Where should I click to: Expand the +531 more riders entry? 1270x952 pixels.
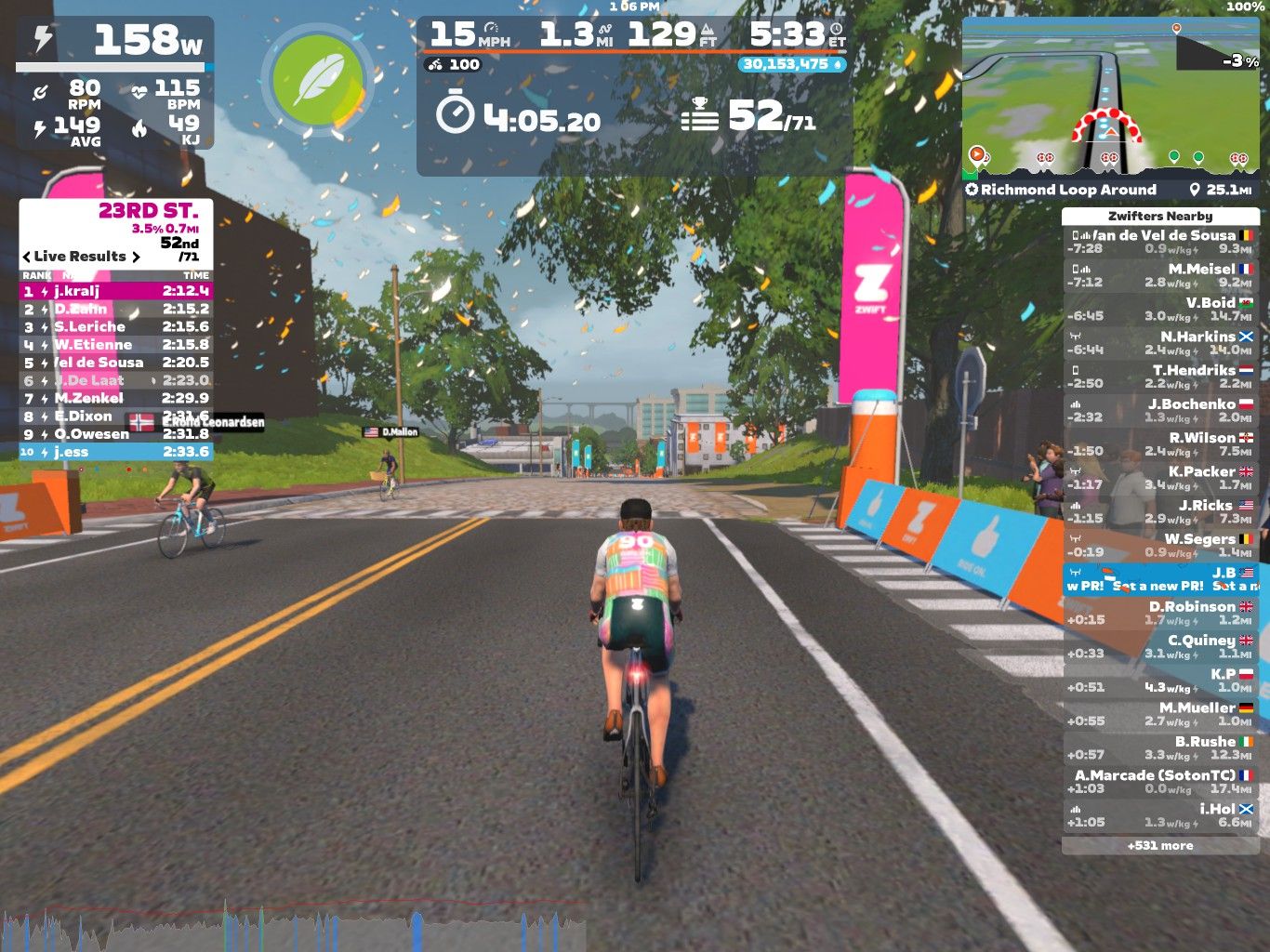point(1160,846)
